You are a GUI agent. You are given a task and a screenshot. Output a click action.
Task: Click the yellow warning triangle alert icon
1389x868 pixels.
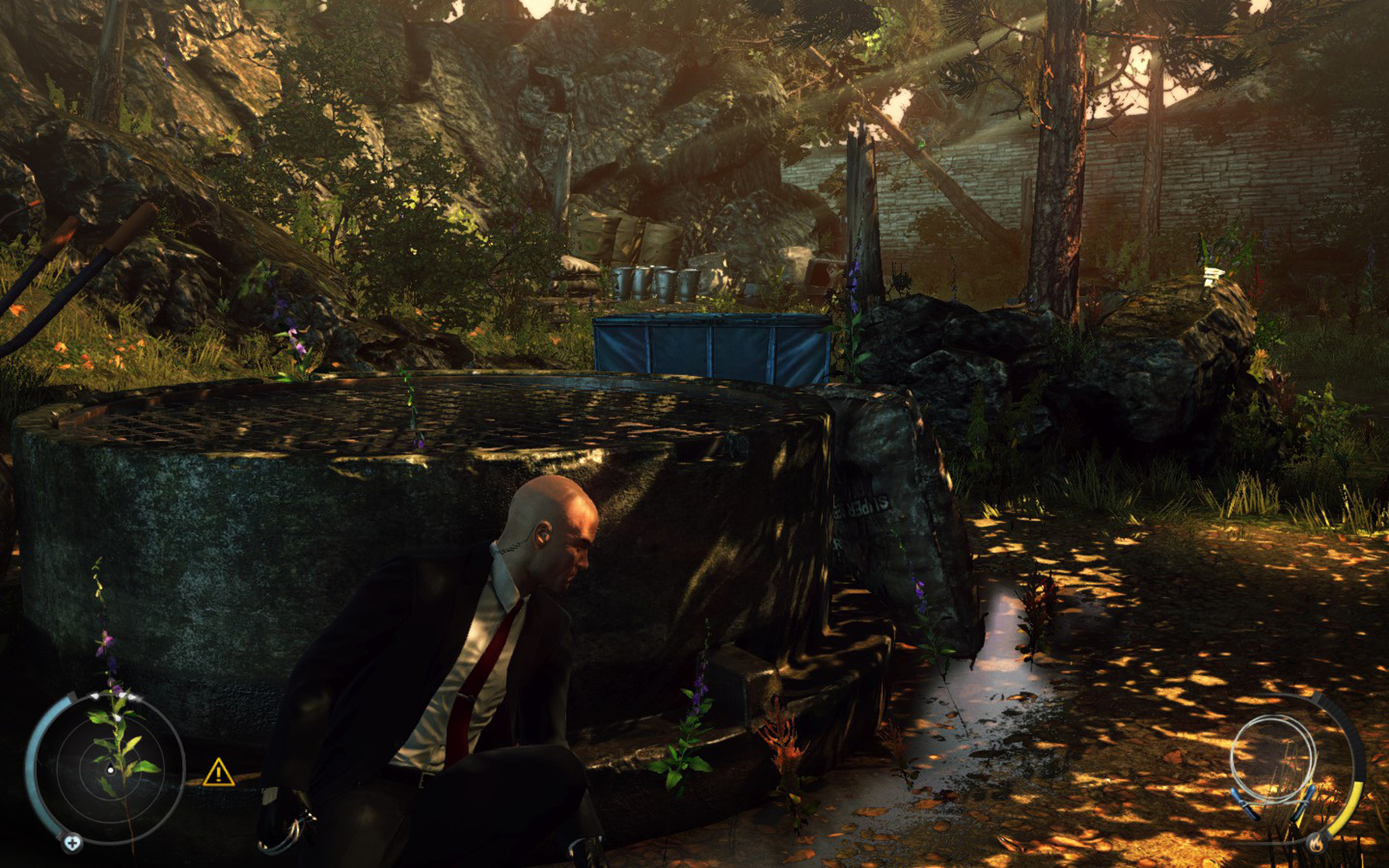219,772
